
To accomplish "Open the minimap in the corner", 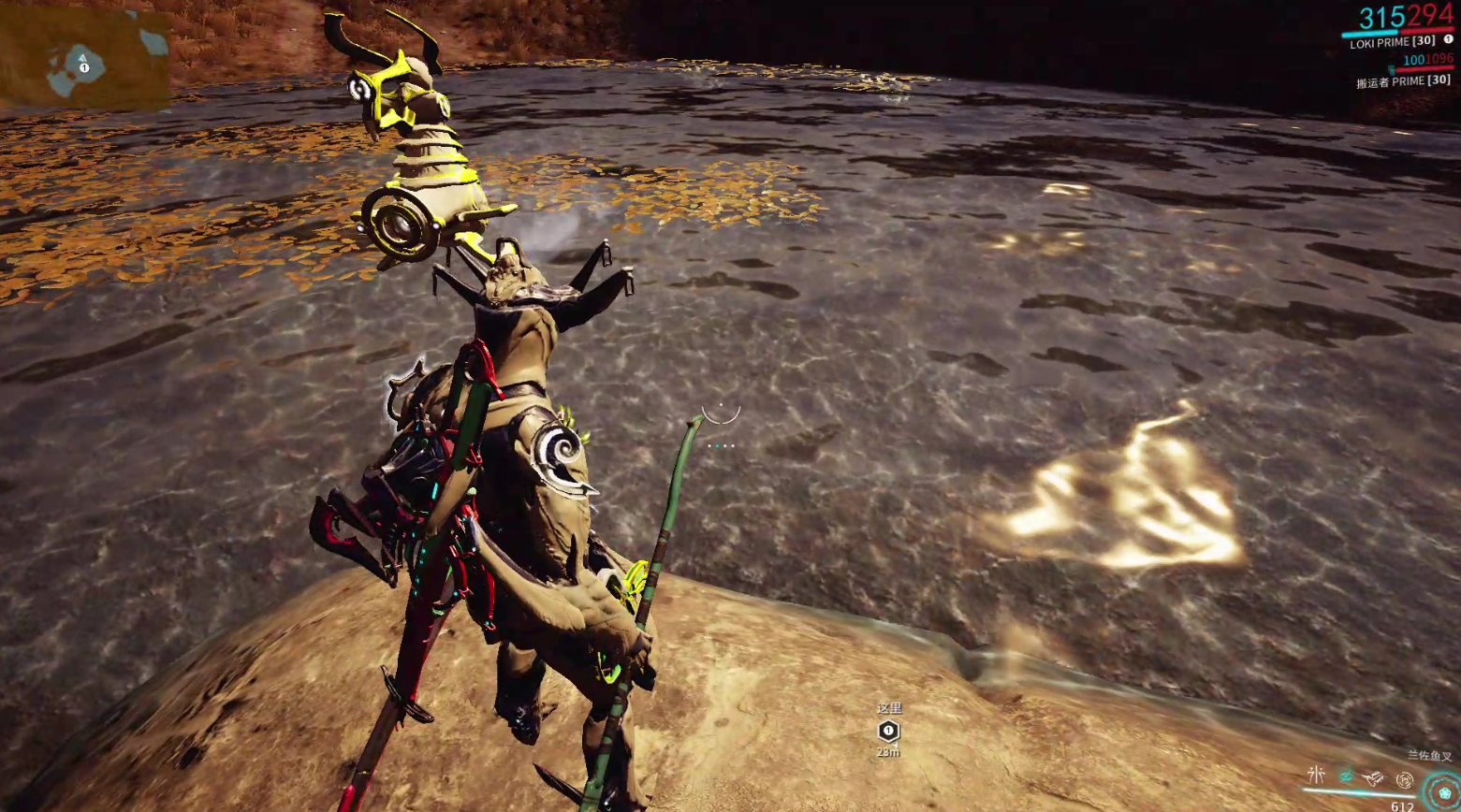I will click(84, 58).
